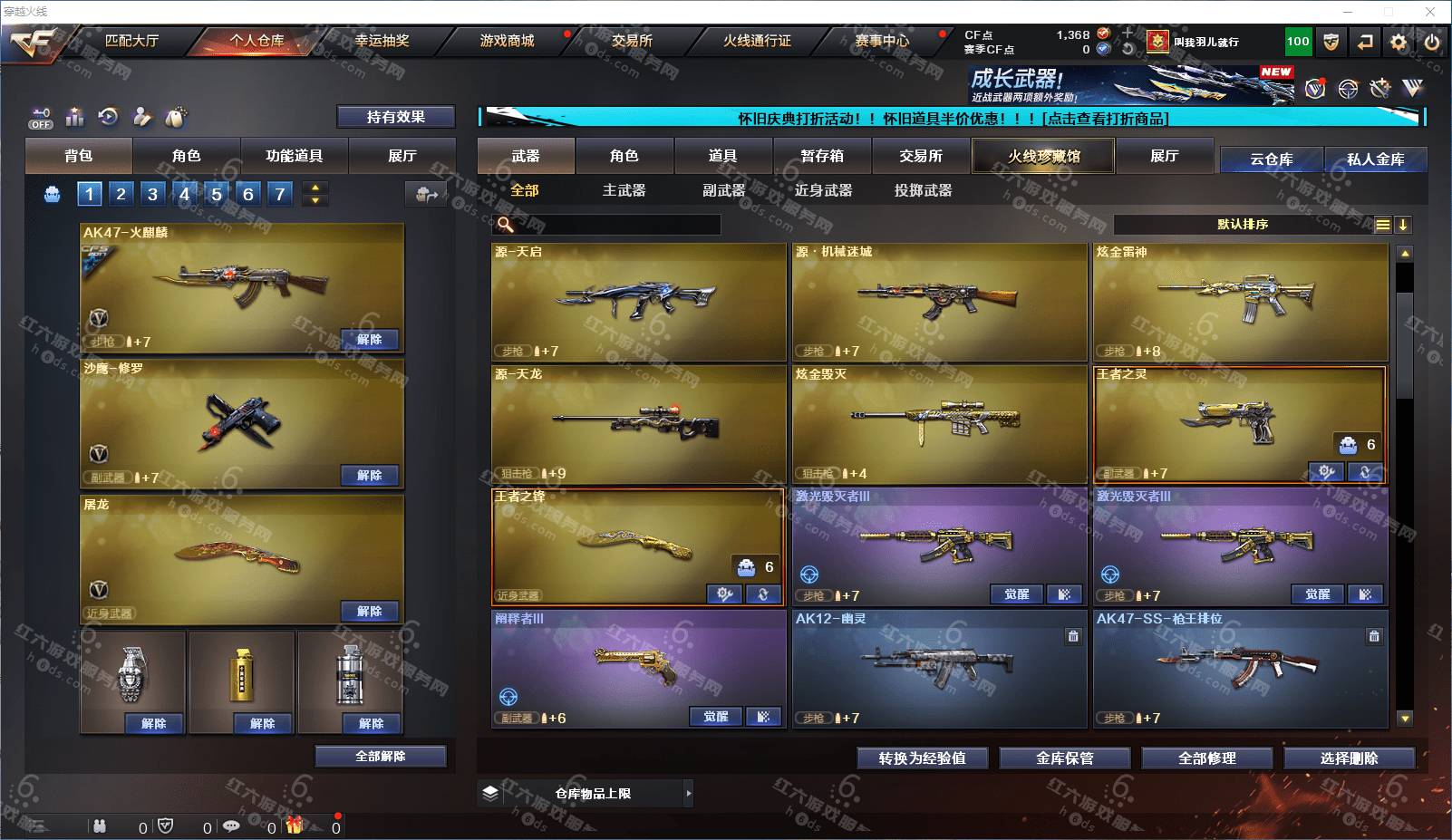Open the 交易所 top menu entry

[x=632, y=41]
